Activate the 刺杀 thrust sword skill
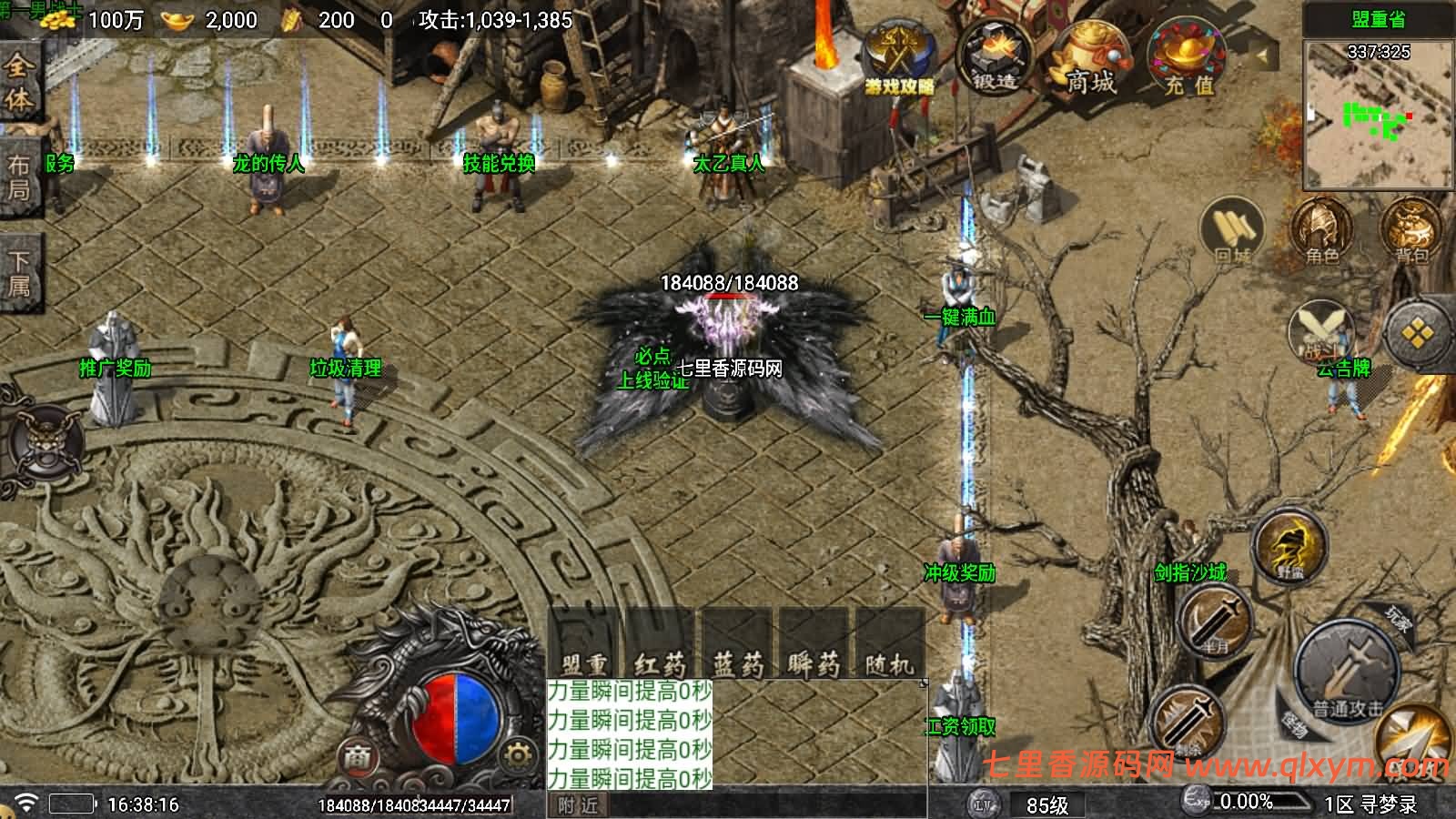The image size is (1456, 819). pos(1186,721)
